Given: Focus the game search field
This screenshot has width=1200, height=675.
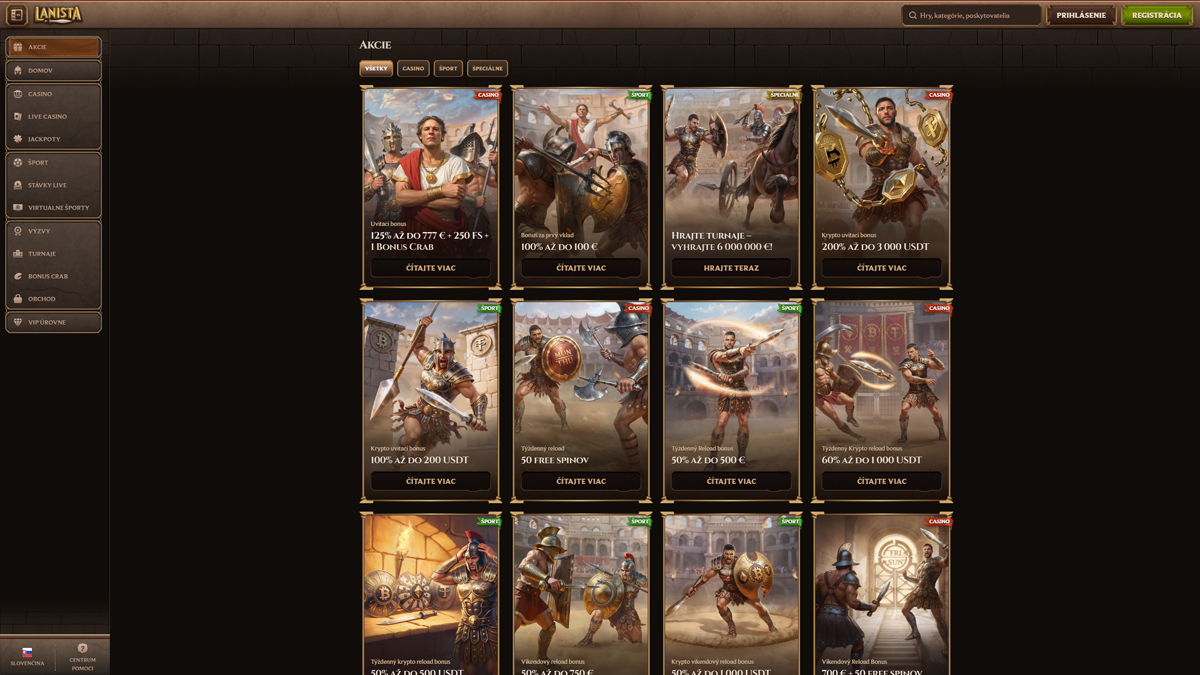Looking at the screenshot, I should 971,15.
